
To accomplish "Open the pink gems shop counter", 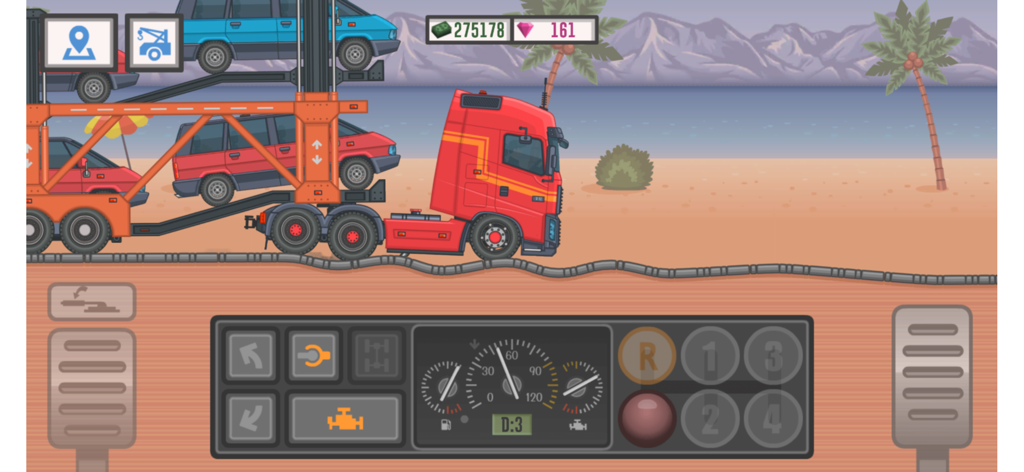I will [x=554, y=30].
